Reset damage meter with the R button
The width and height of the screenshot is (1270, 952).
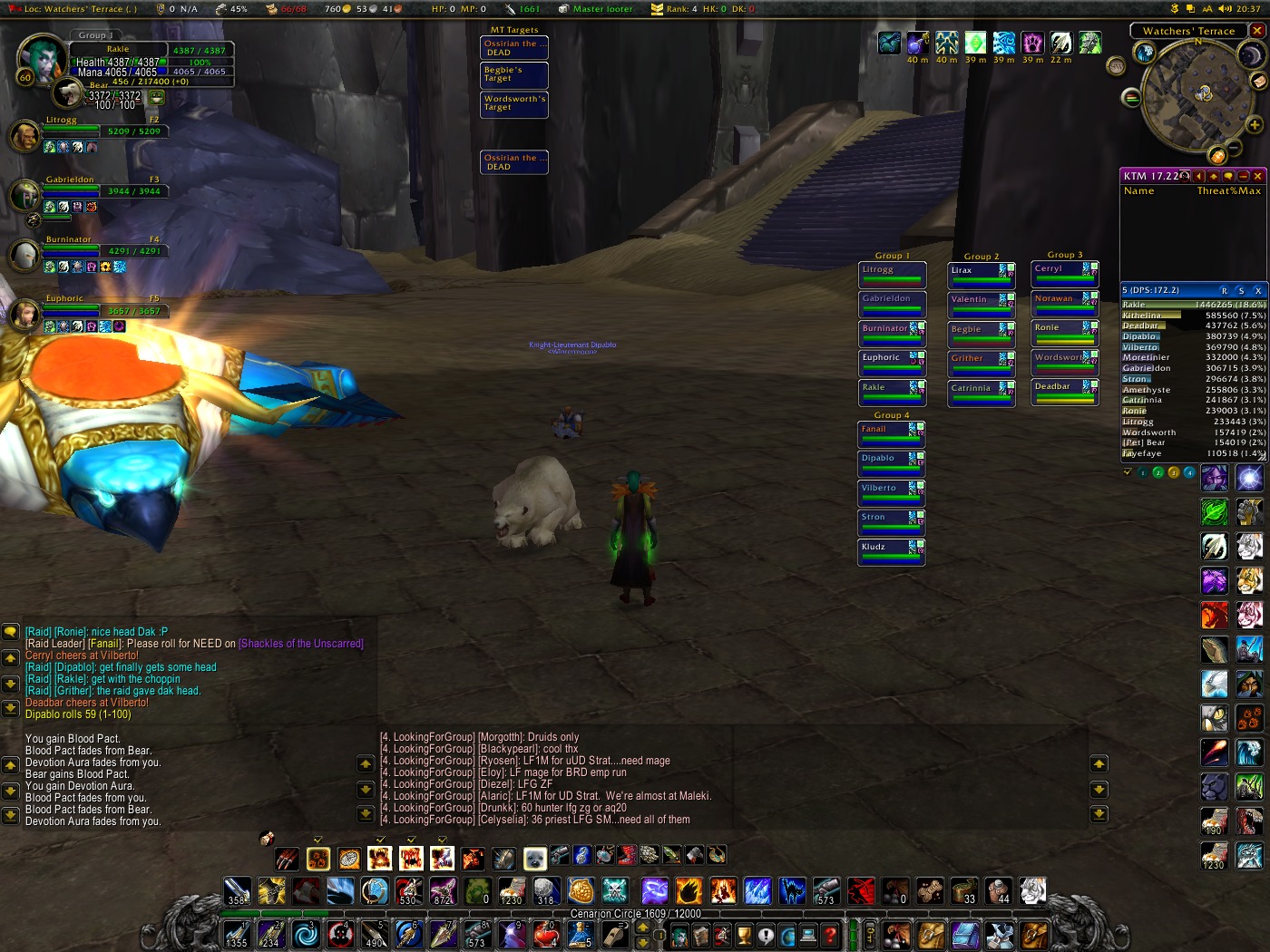click(1225, 291)
